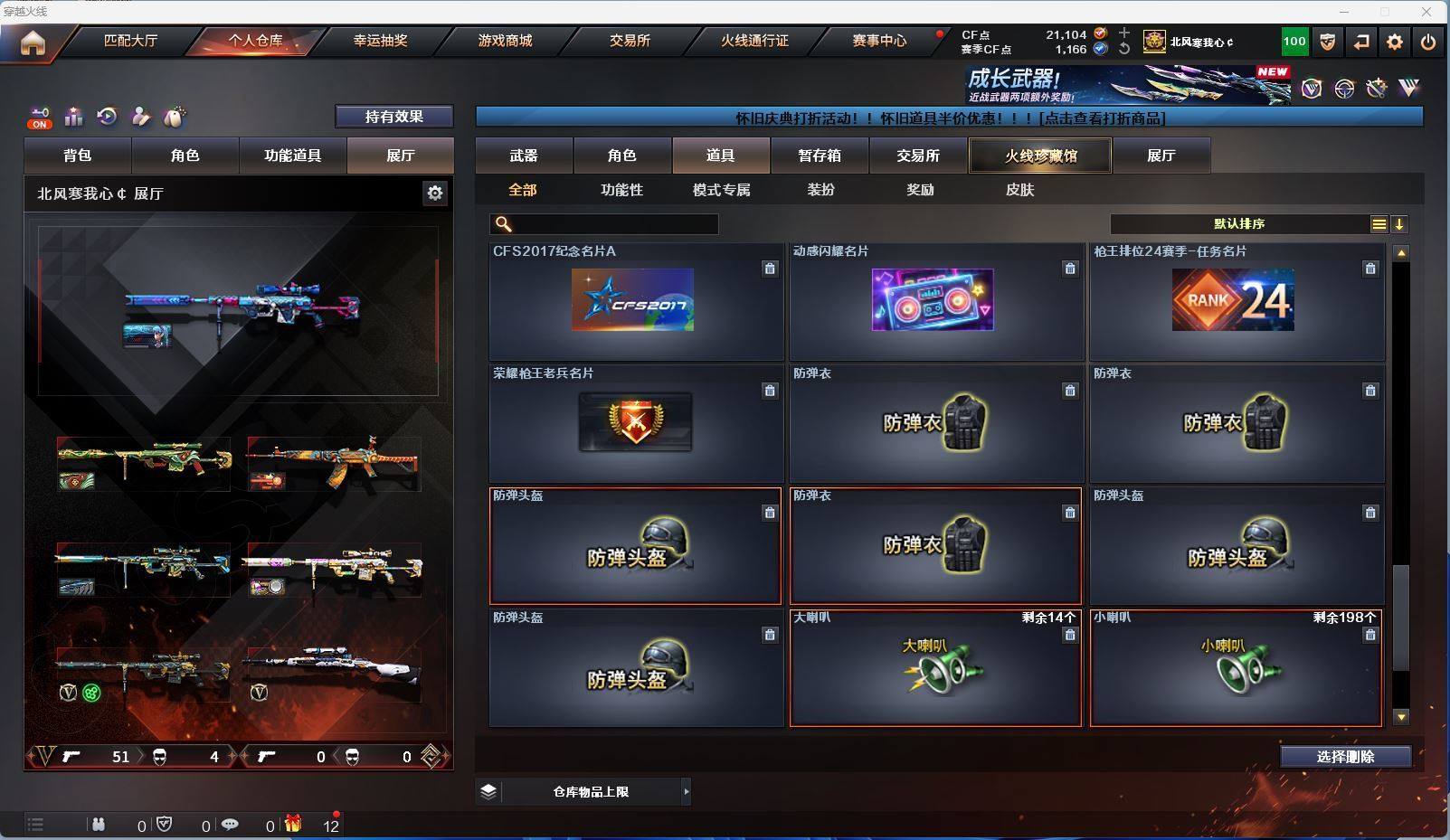The image size is (1450, 840).
Task: Choose the CFS2017纪念名片A card
Action: pyautogui.click(x=633, y=301)
